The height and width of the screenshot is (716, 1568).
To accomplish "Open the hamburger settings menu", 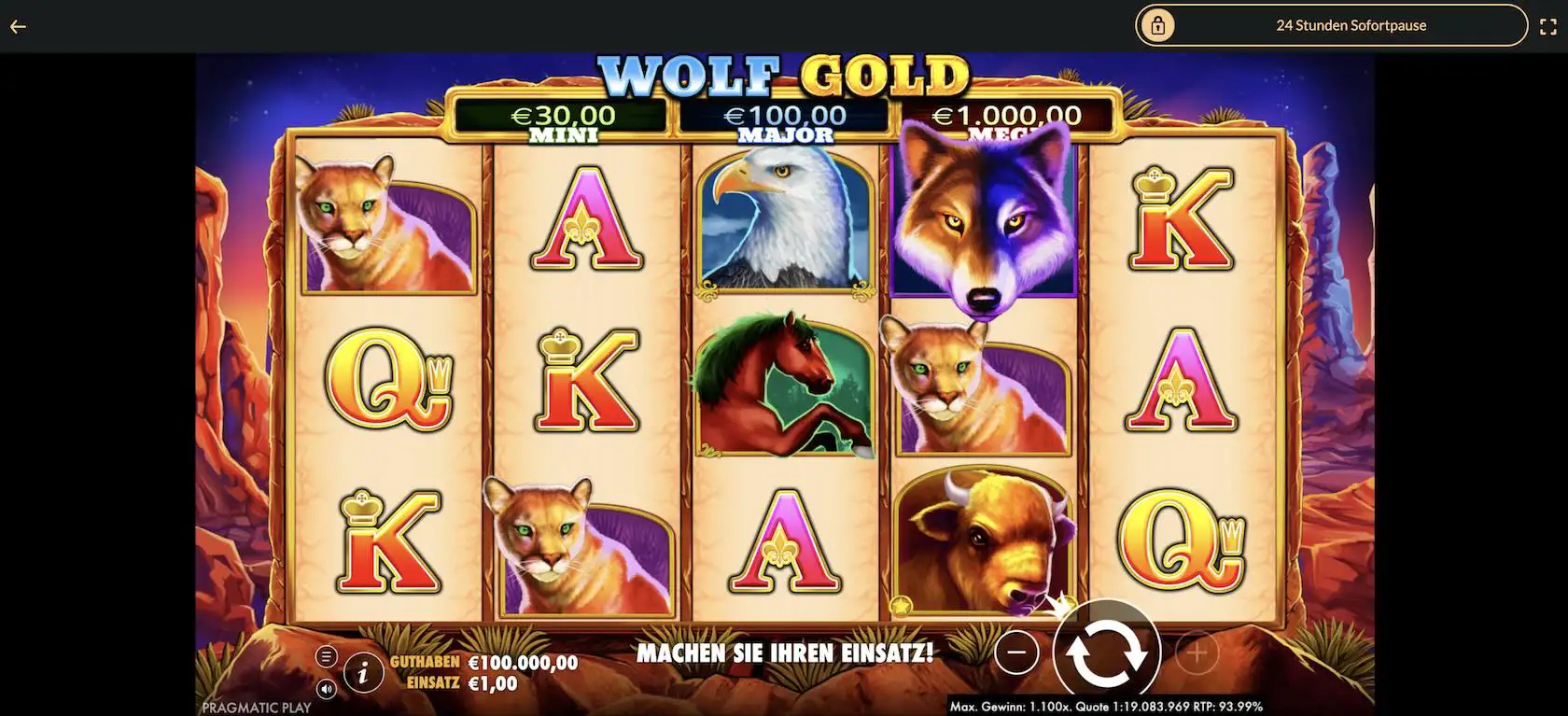I will pyautogui.click(x=327, y=654).
